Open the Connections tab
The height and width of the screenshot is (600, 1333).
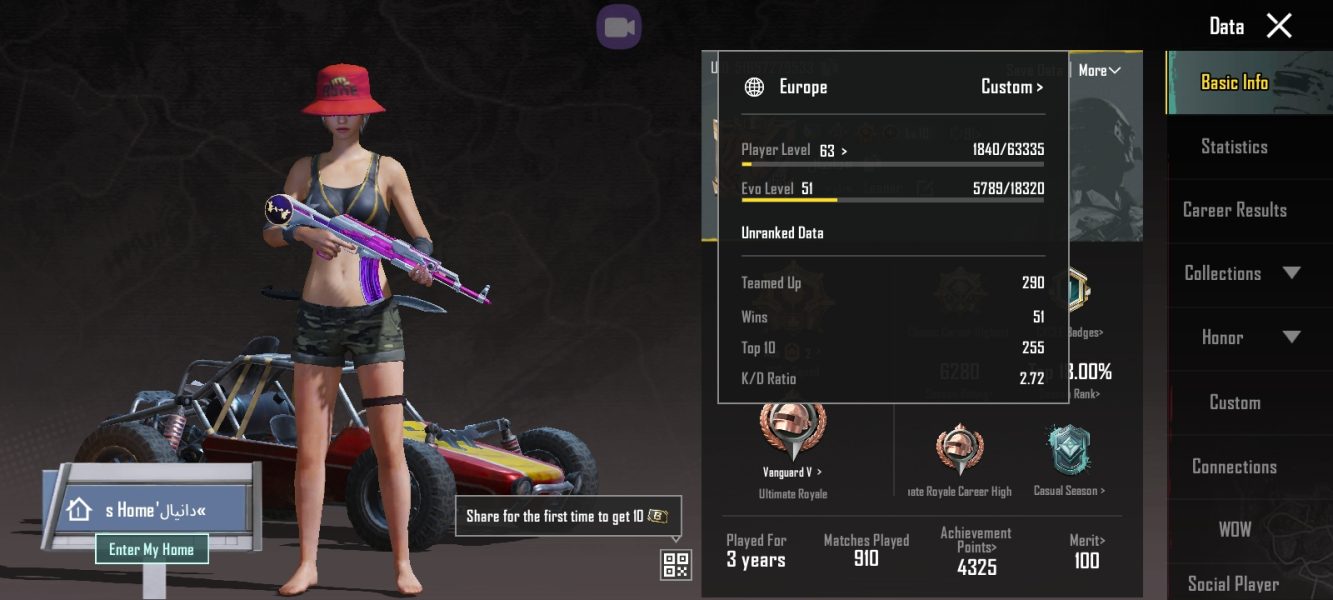pos(1234,467)
